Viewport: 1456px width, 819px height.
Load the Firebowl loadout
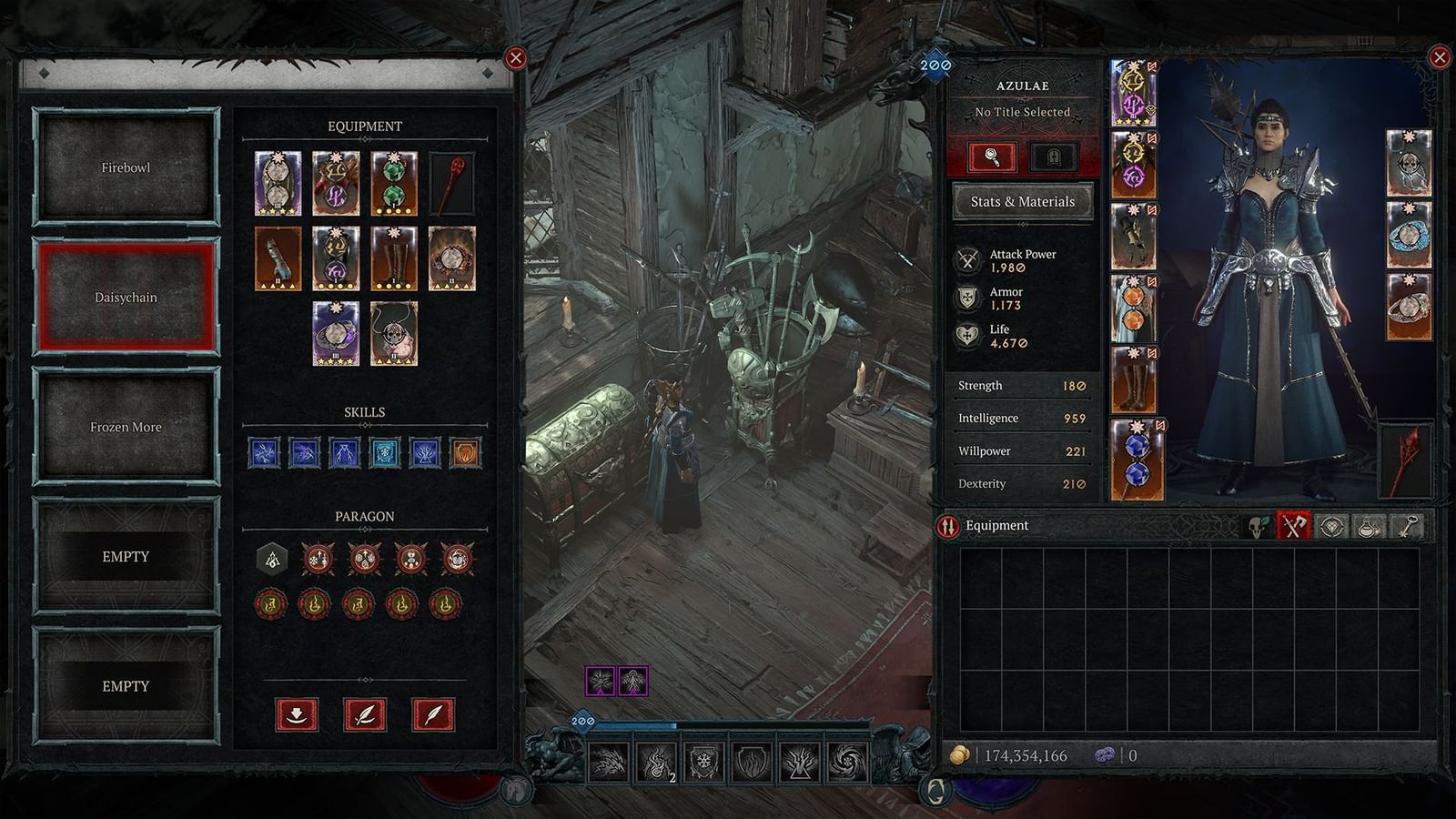click(x=126, y=167)
